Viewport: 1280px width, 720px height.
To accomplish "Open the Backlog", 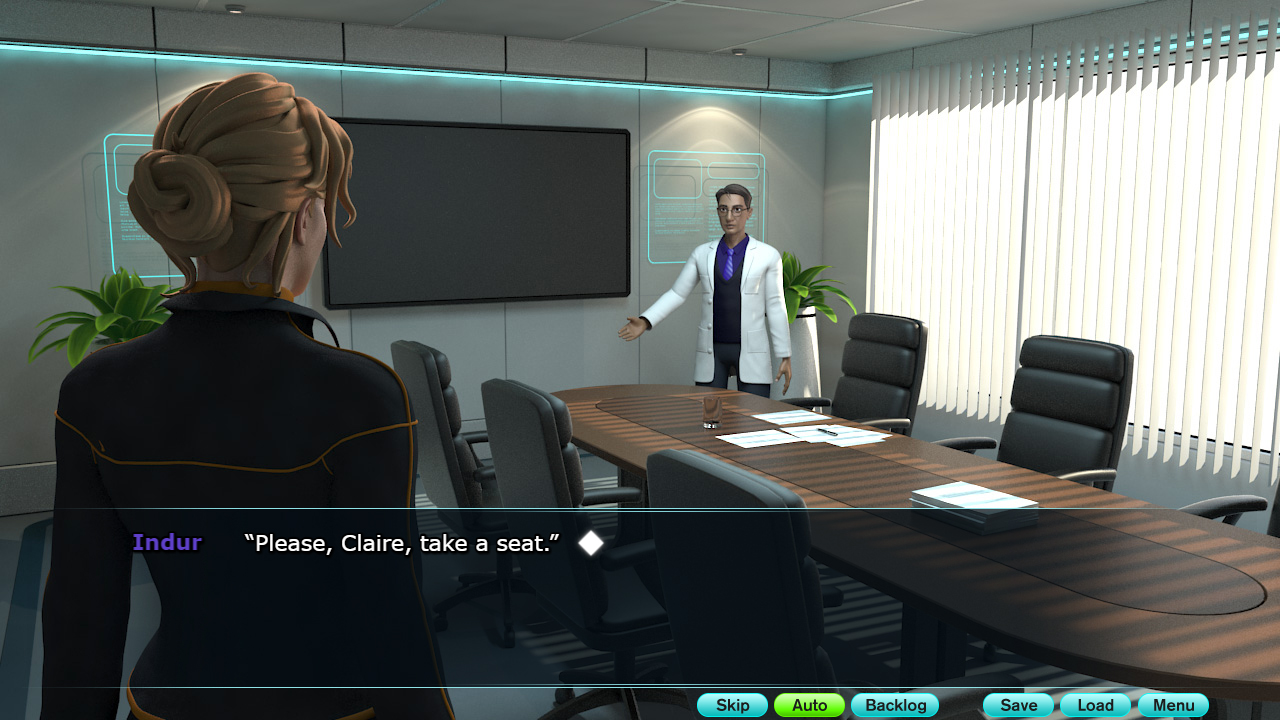I will [895, 705].
